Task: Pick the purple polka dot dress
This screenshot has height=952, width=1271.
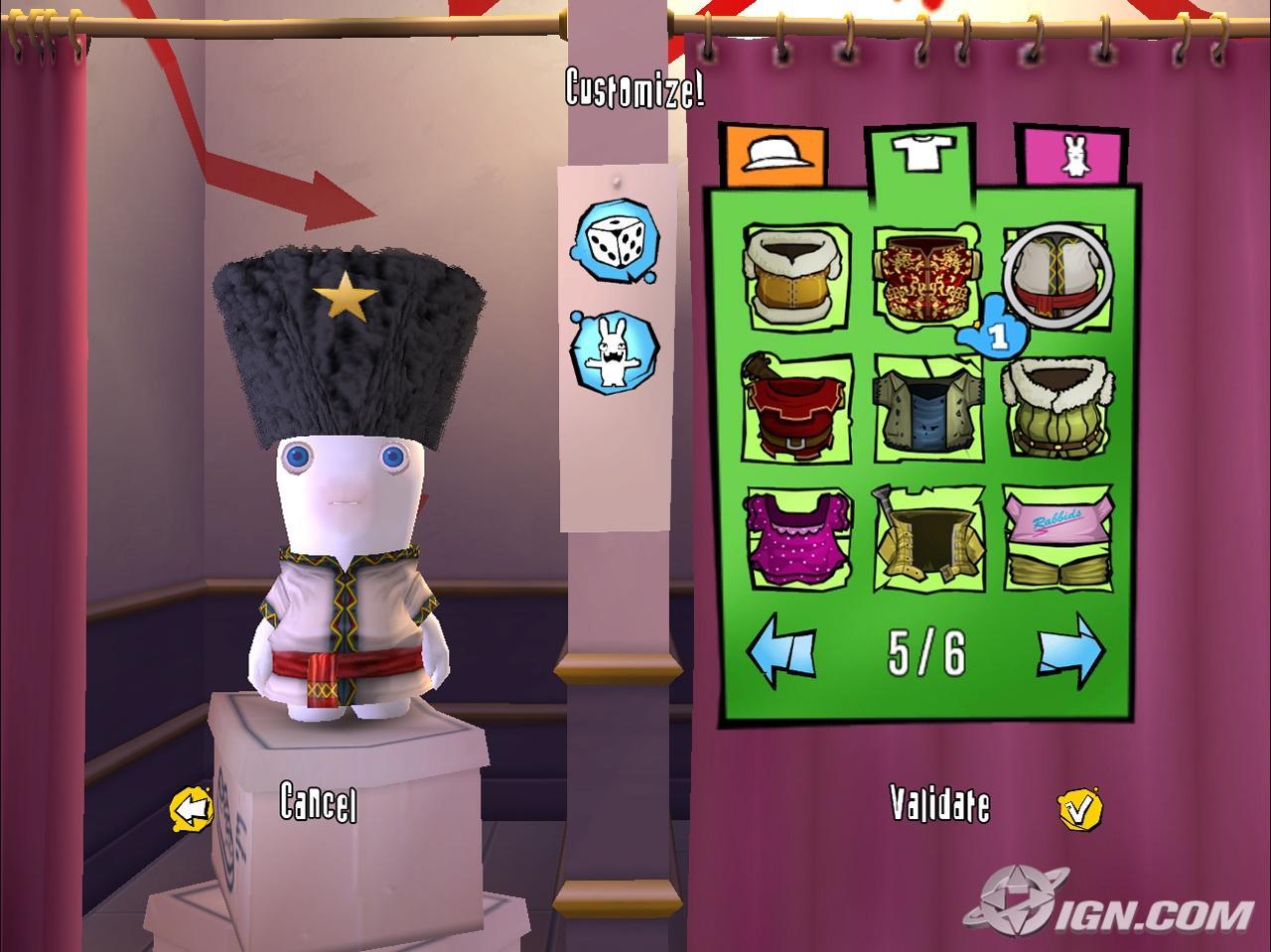Action: tap(796, 537)
